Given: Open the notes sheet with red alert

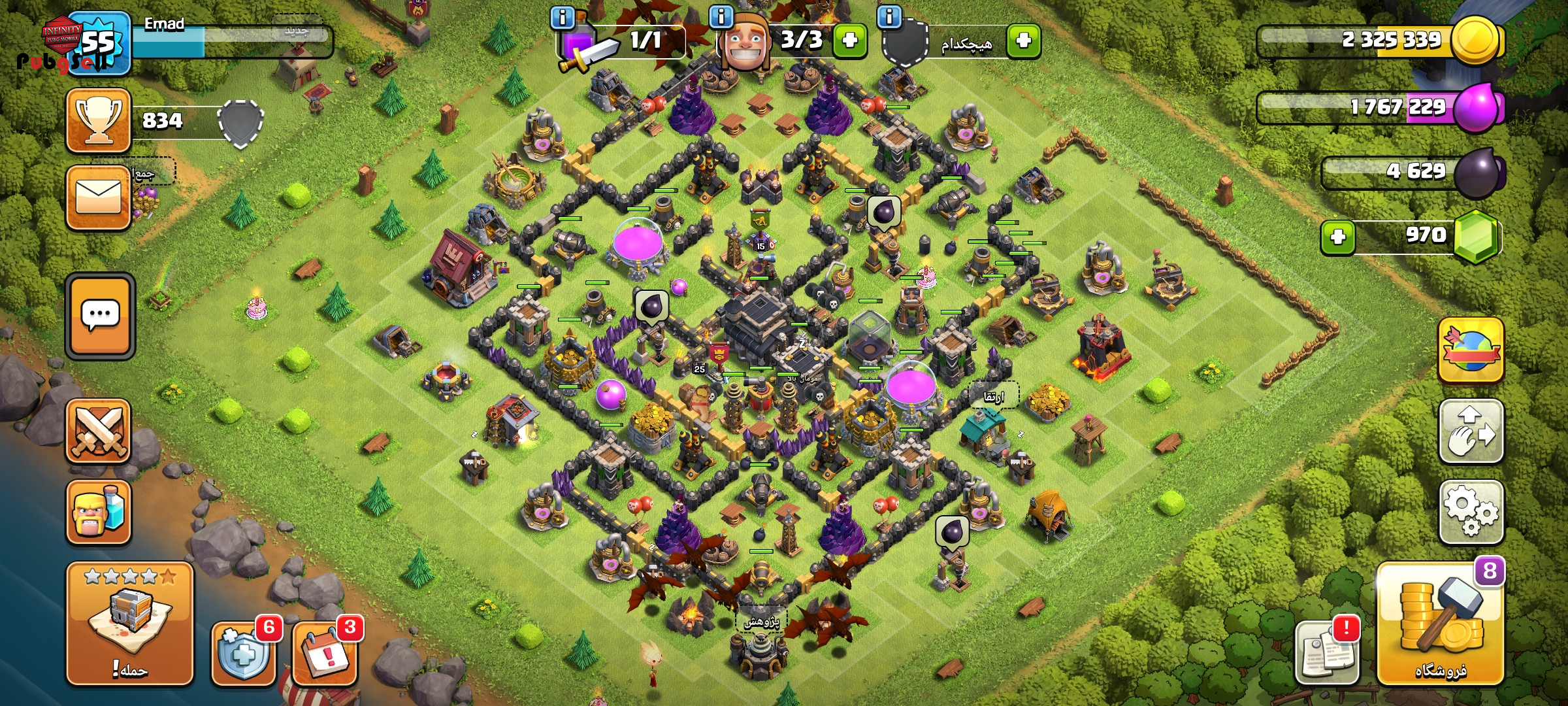Looking at the screenshot, I should tap(1326, 652).
